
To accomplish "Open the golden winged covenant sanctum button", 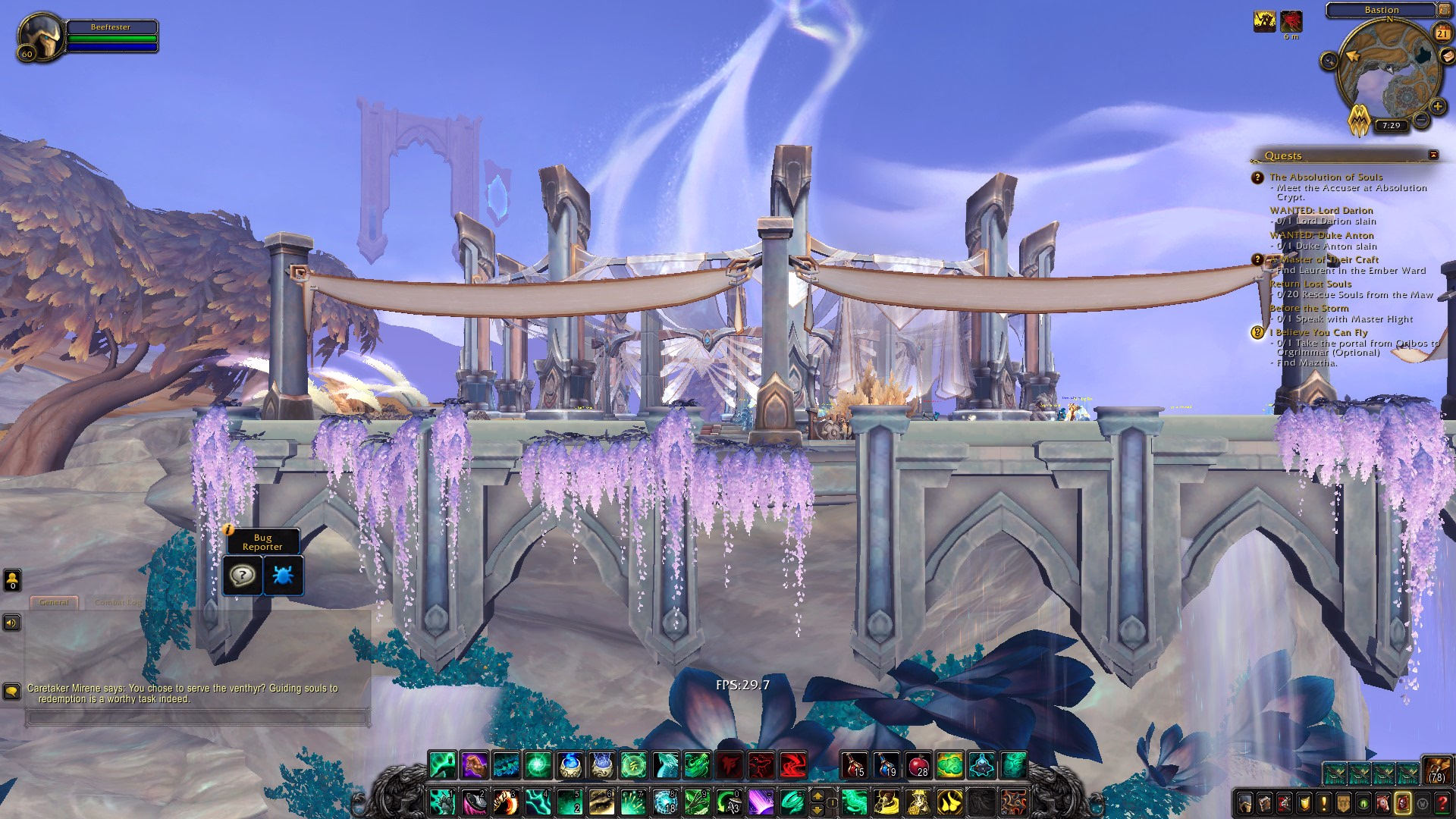I will 1359,120.
